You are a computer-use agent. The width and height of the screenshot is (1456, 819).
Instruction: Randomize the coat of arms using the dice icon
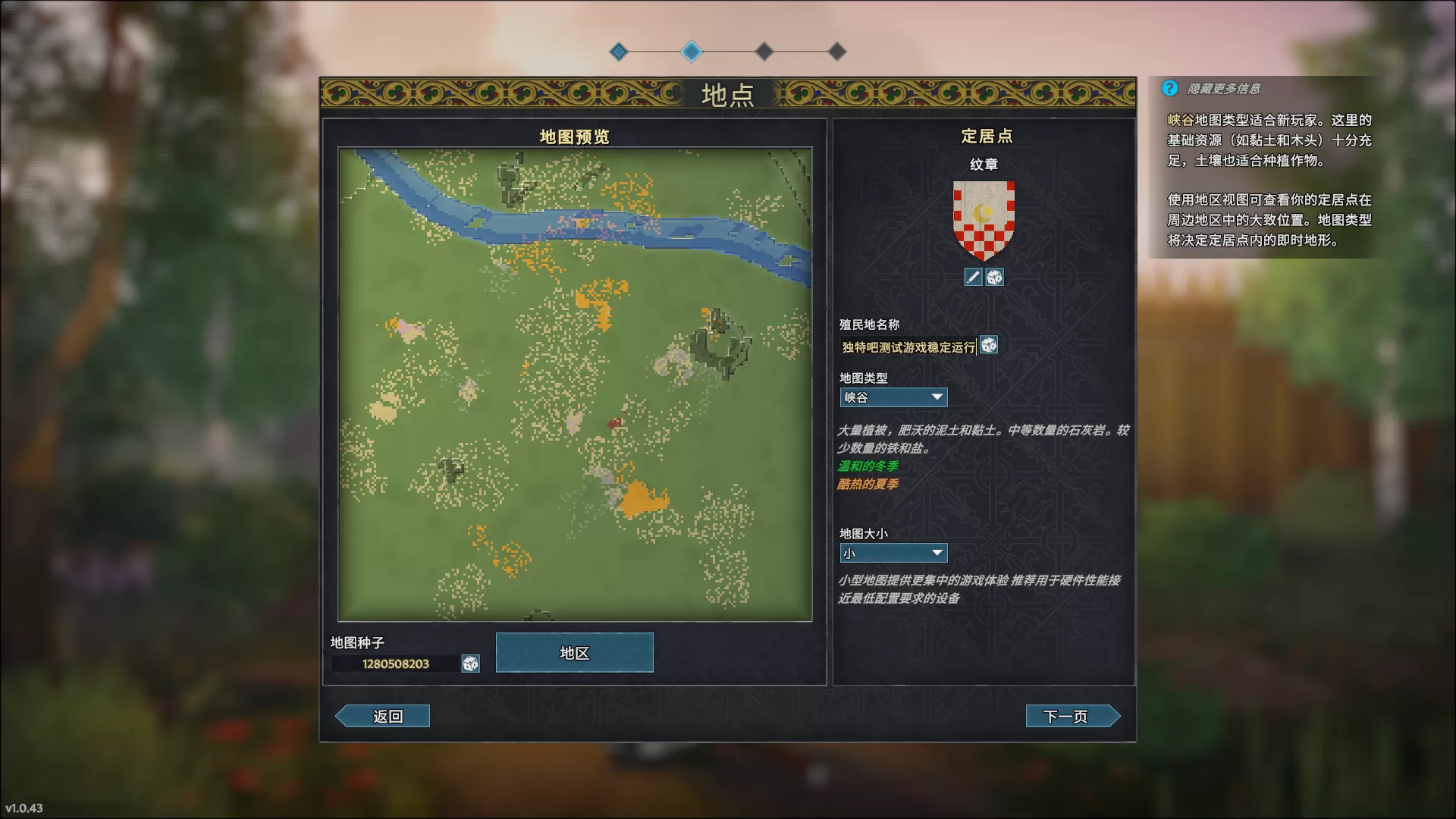coord(995,277)
